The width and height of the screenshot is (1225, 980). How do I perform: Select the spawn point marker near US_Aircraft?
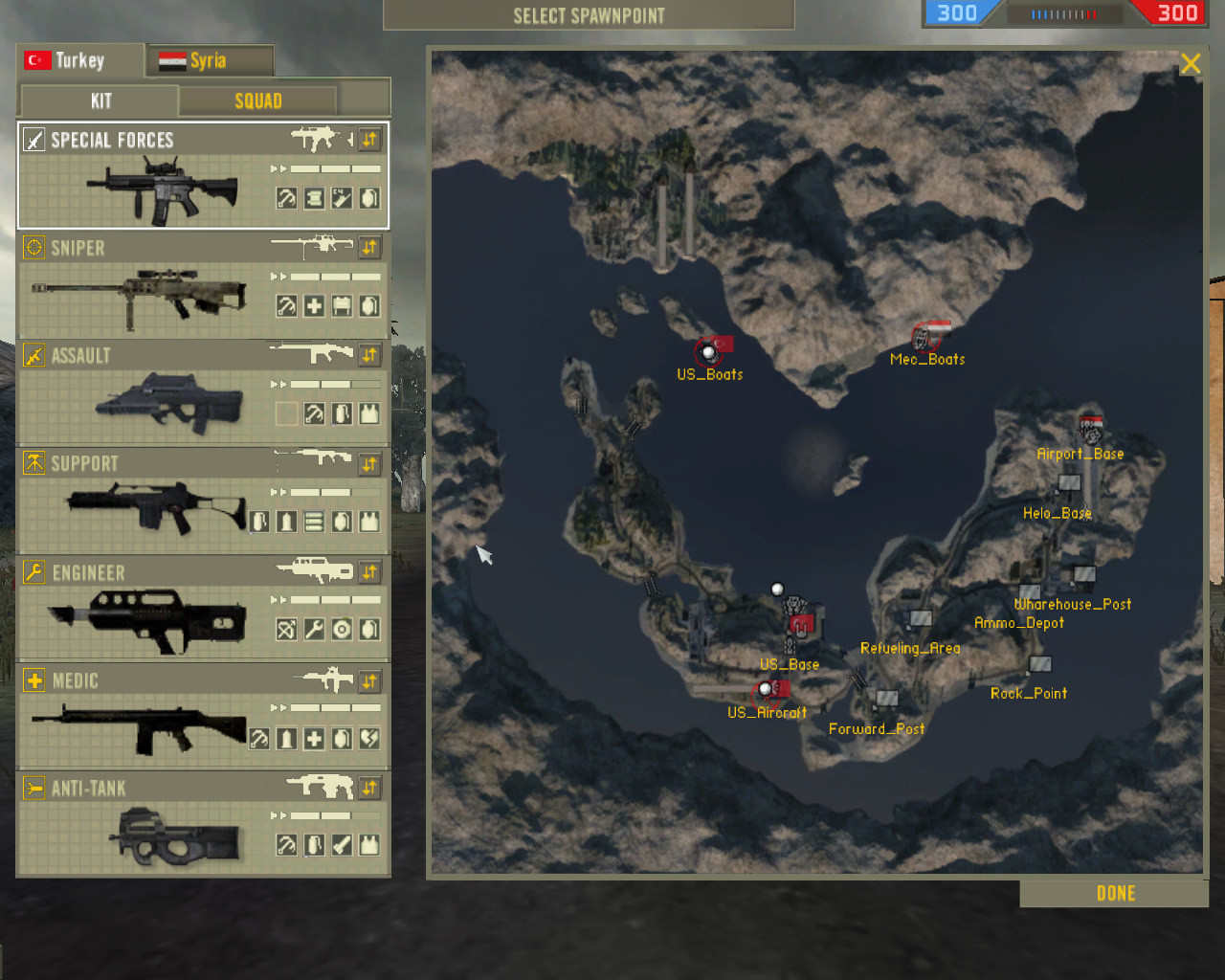click(764, 687)
